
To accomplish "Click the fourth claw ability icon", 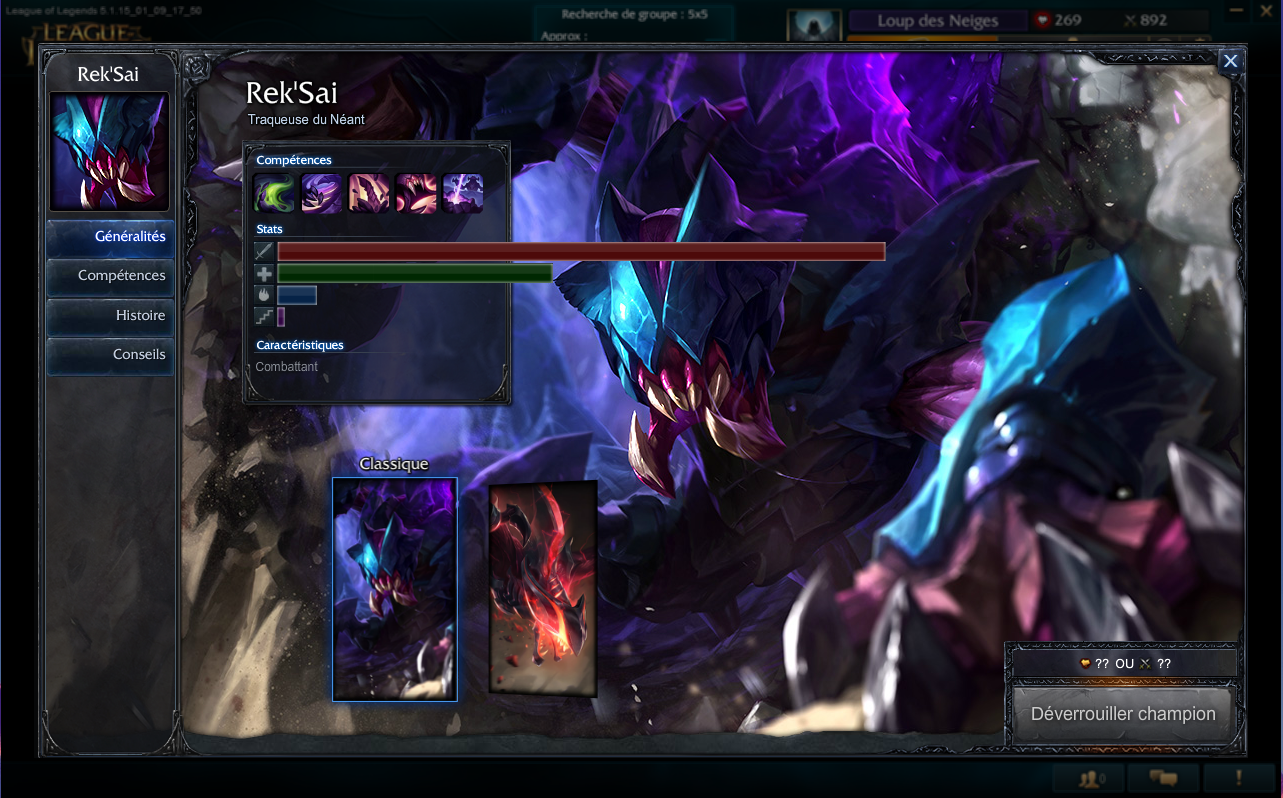I will [416, 192].
